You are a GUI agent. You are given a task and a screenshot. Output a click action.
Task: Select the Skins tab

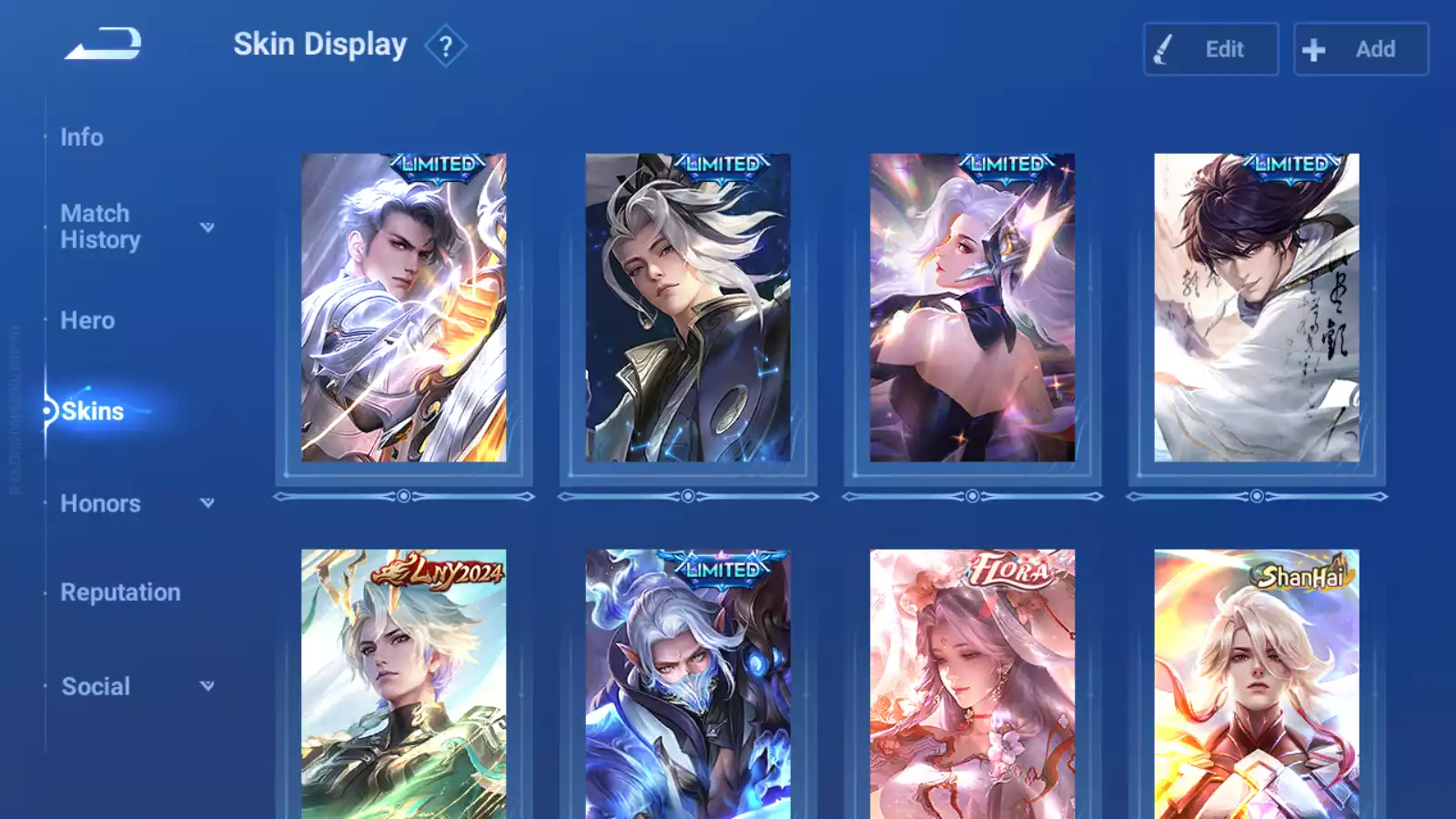tap(92, 411)
